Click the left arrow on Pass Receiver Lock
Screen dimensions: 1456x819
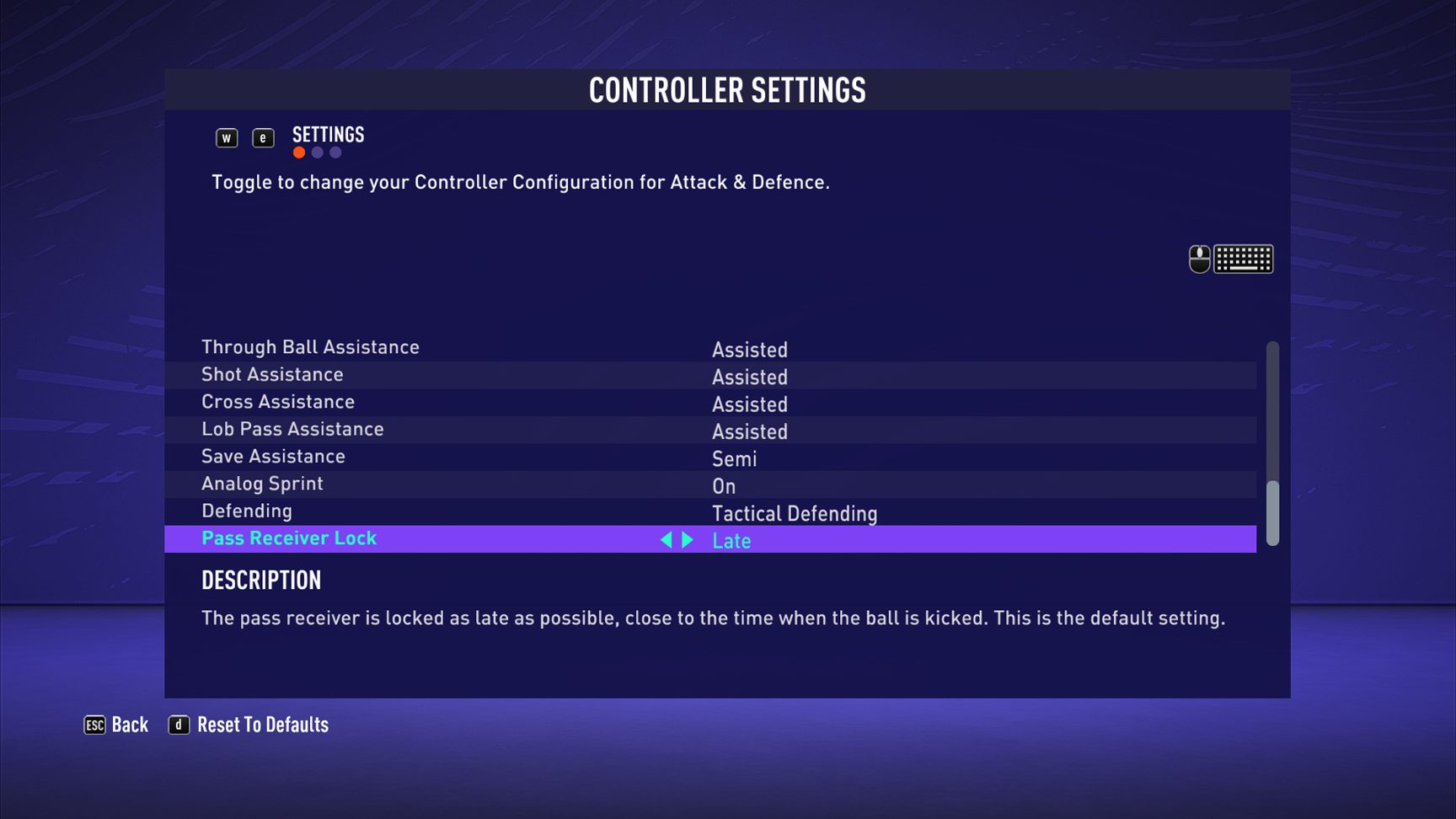pyautogui.click(x=667, y=540)
